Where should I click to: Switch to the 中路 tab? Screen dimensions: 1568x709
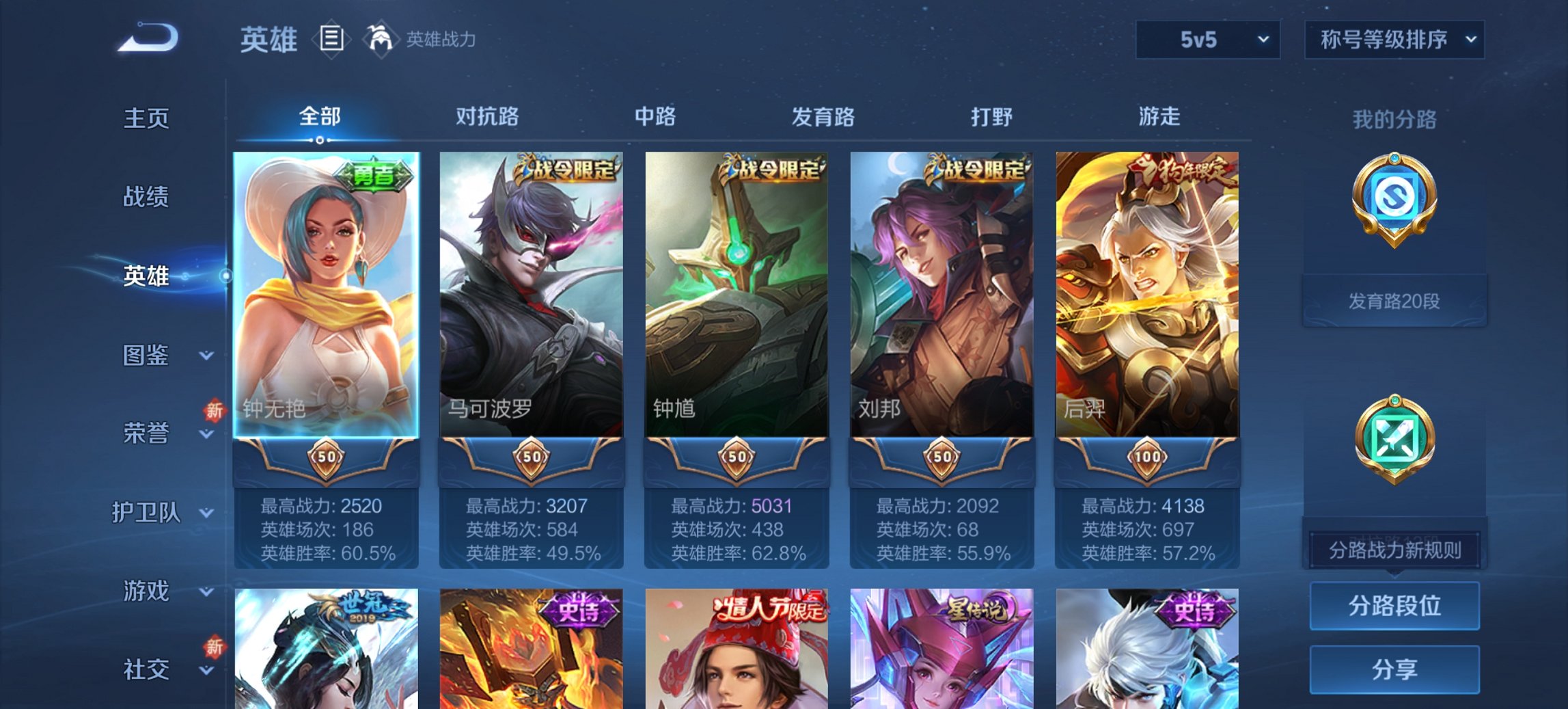point(654,118)
